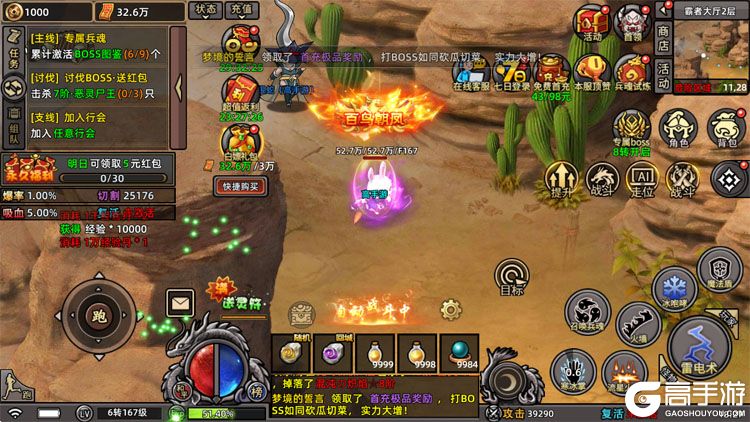Click the 快捷购买 quick buy button
750x422 pixels.
241,186
